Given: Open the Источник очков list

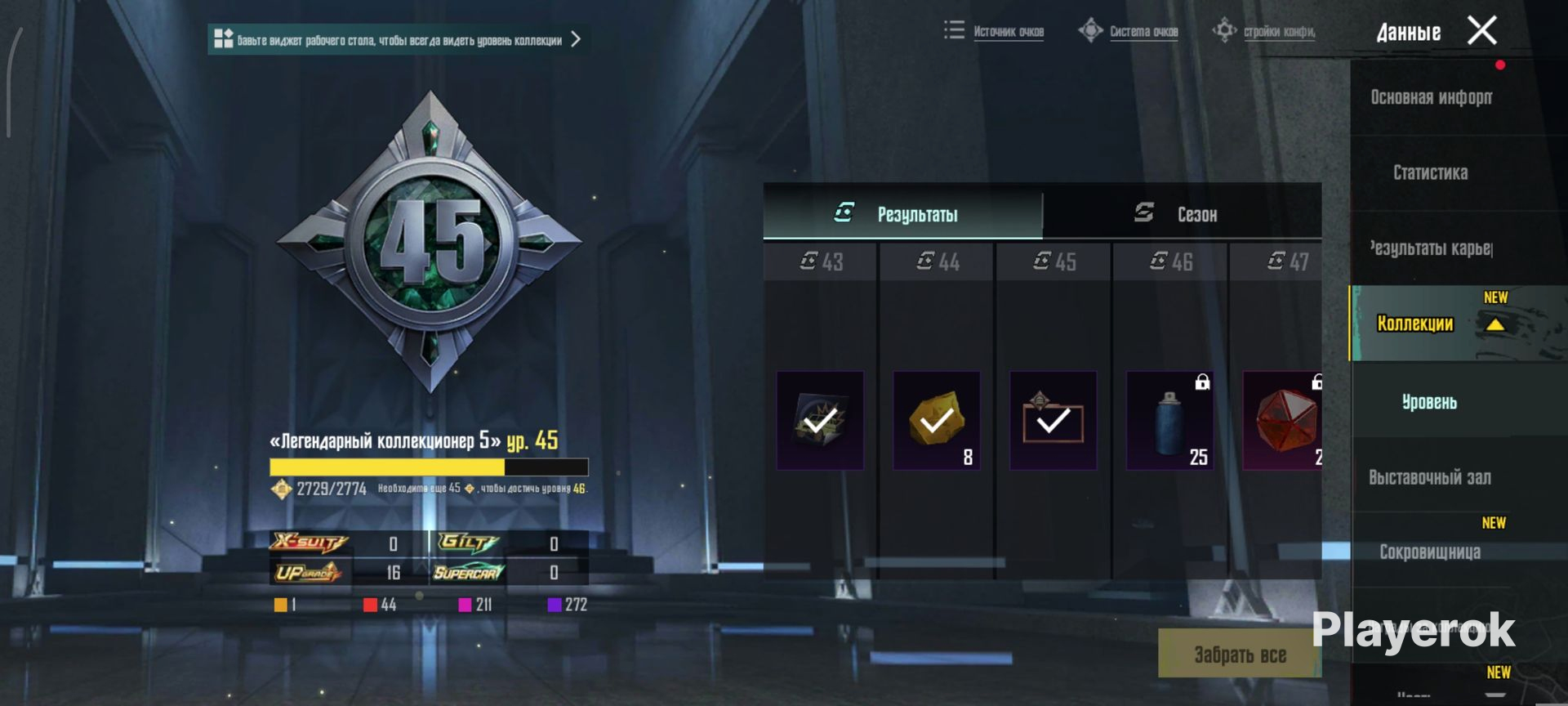Looking at the screenshot, I should point(995,32).
